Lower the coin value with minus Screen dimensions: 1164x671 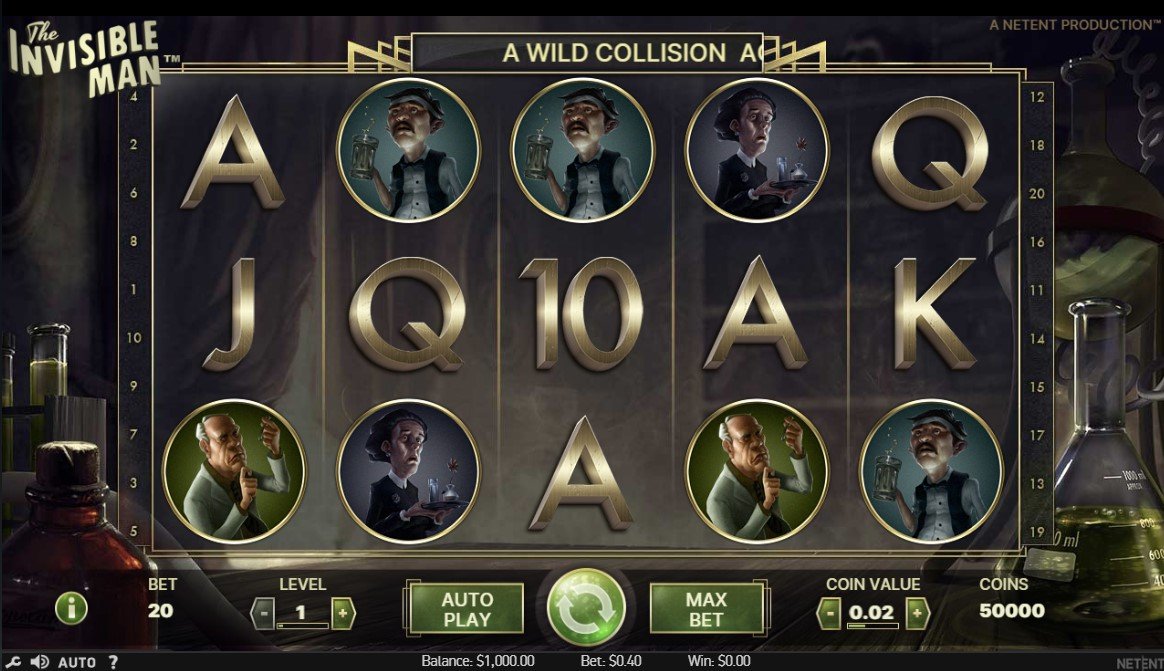tap(829, 612)
